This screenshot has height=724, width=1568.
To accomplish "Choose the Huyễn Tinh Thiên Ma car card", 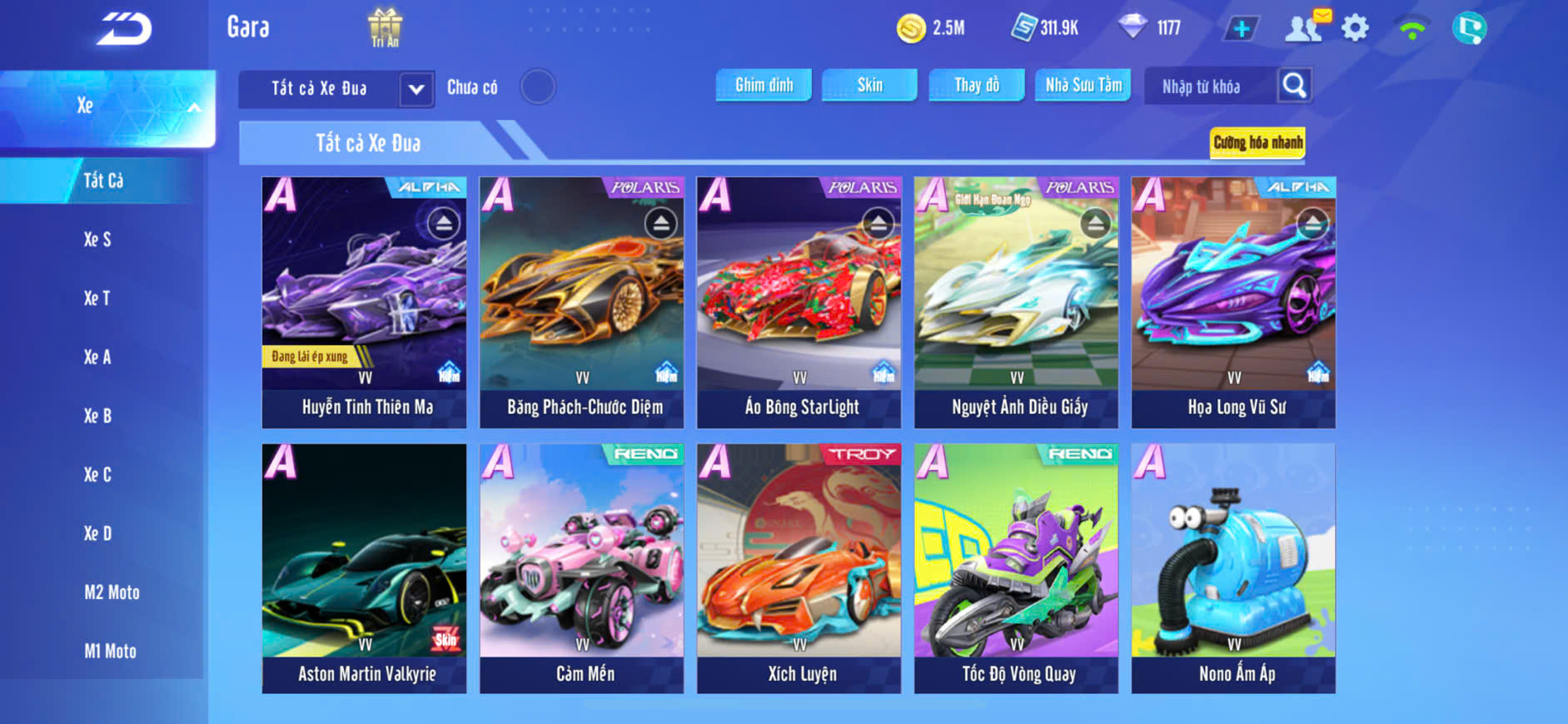I will coord(365,302).
